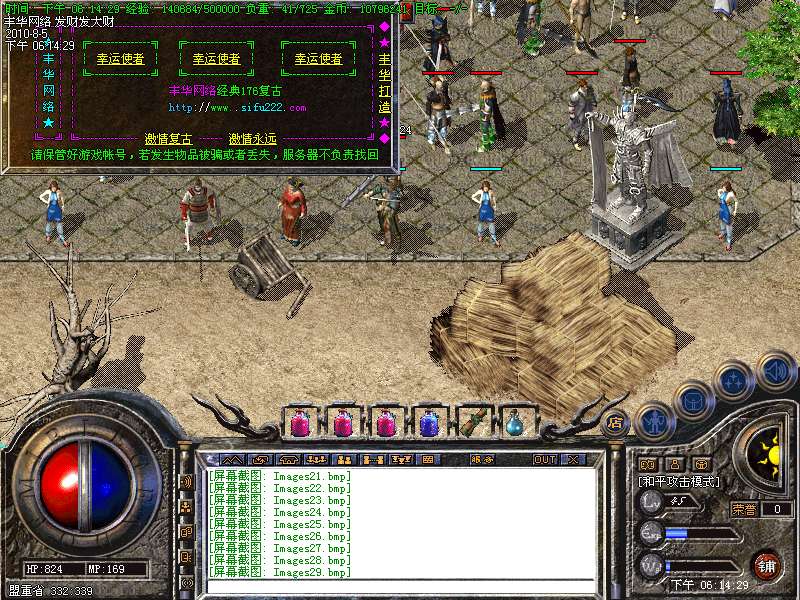Click the 激情复古 link in the notice panel
This screenshot has width=800, height=600.
(168, 139)
